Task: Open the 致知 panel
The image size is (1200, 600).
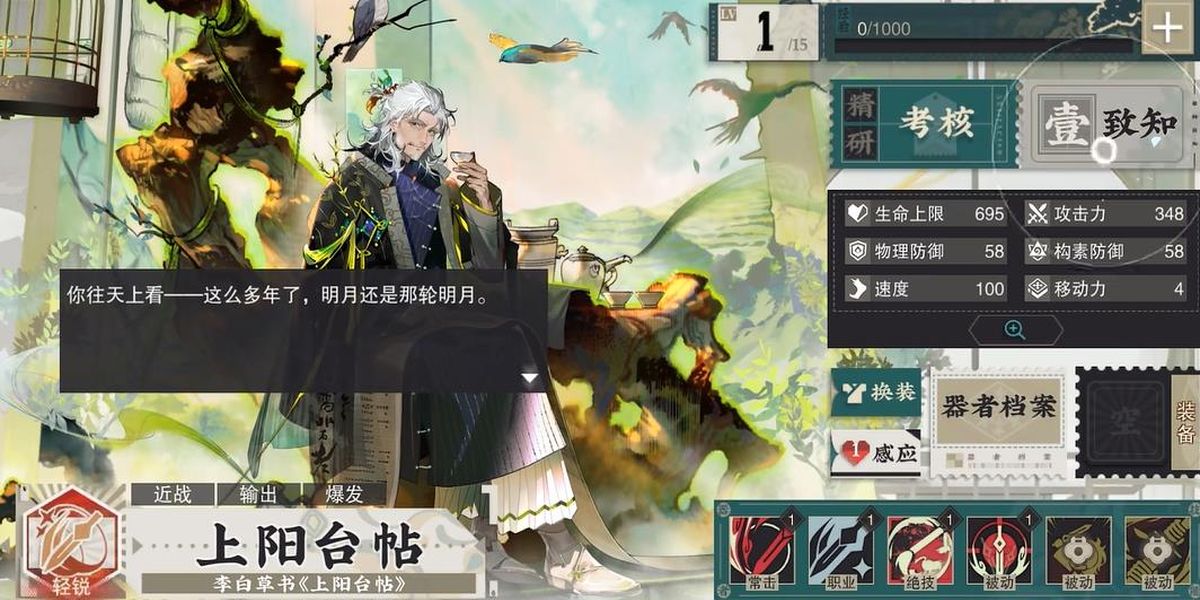Action: 1108,124
